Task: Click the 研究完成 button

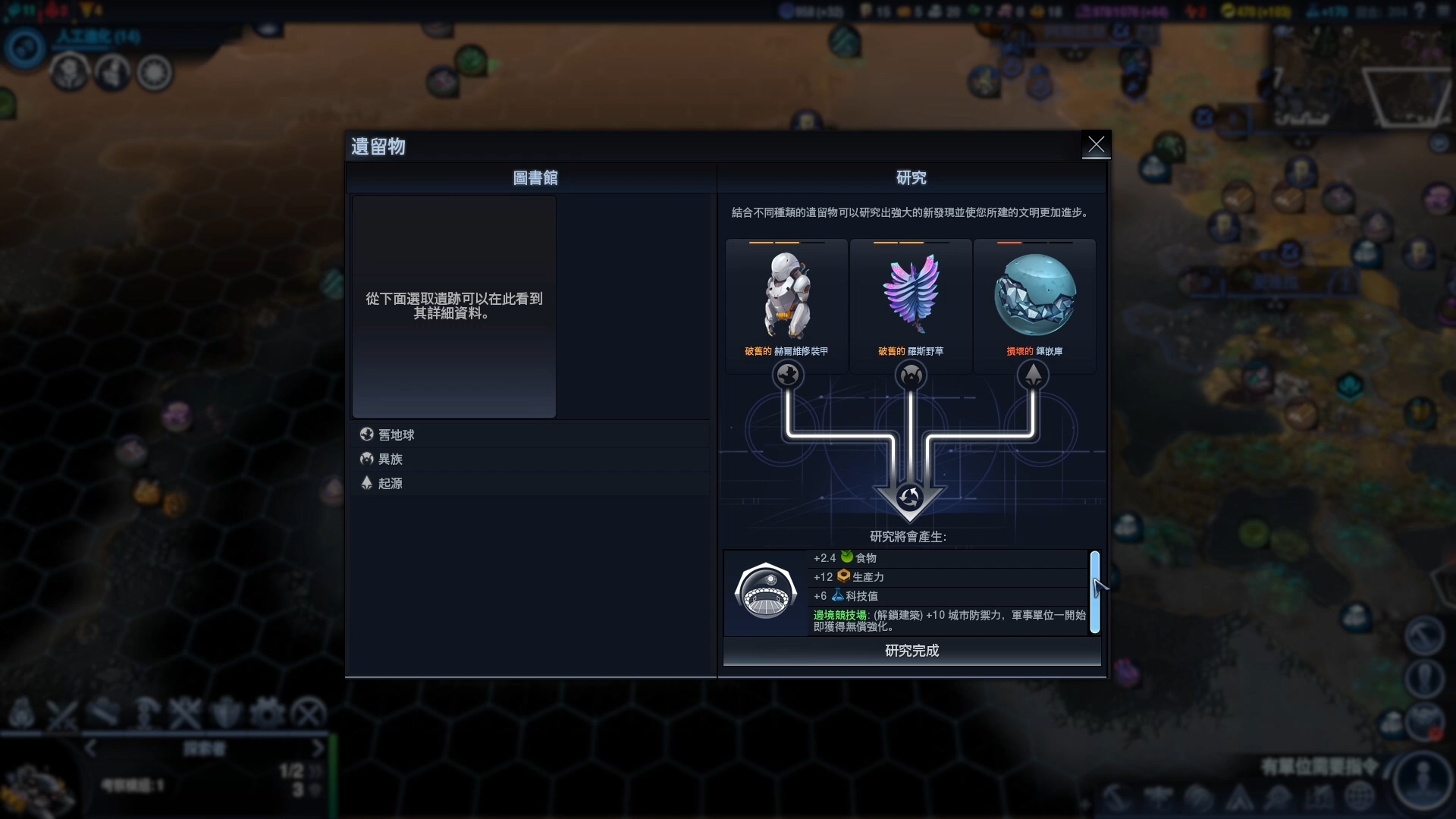Action: pyautogui.click(x=911, y=651)
